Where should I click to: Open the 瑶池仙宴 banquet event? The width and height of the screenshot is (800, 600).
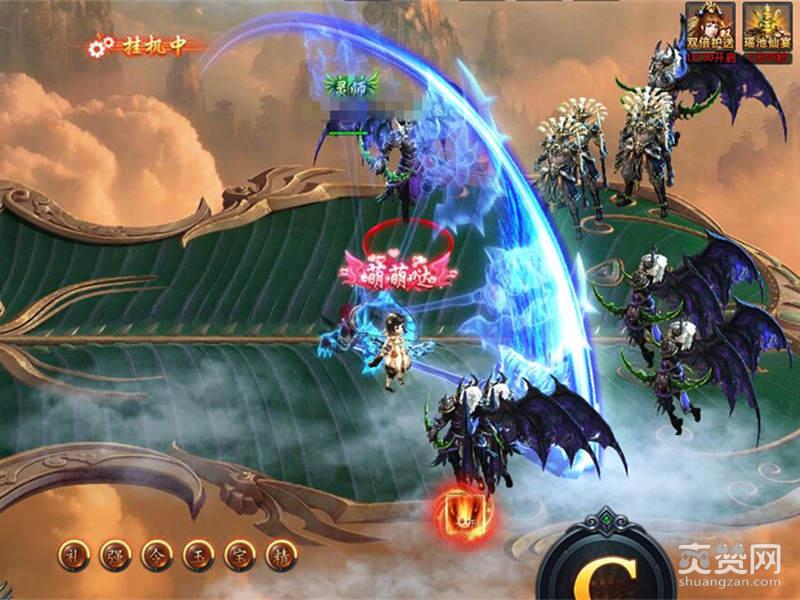[x=765, y=28]
